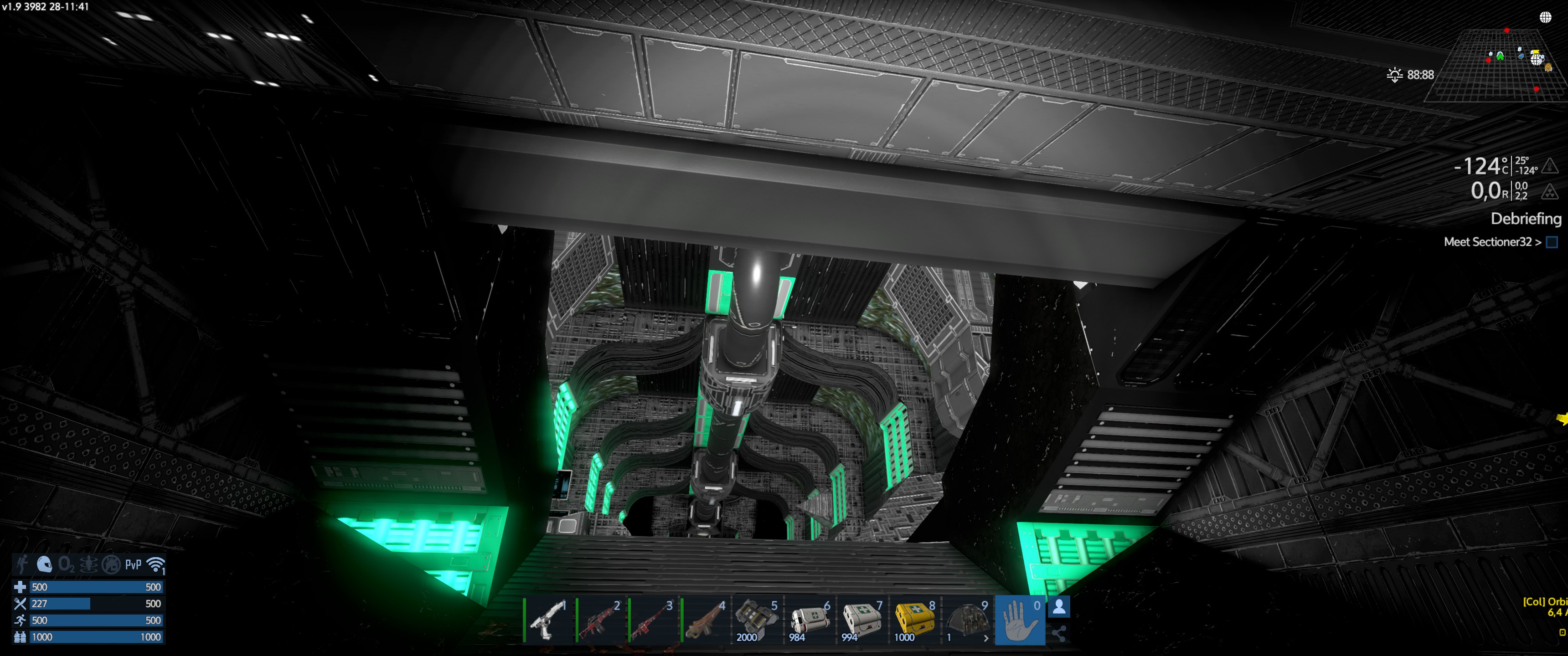The image size is (1568, 656).
Task: Pick the ammo pack stack of 2000
Action: click(757, 620)
